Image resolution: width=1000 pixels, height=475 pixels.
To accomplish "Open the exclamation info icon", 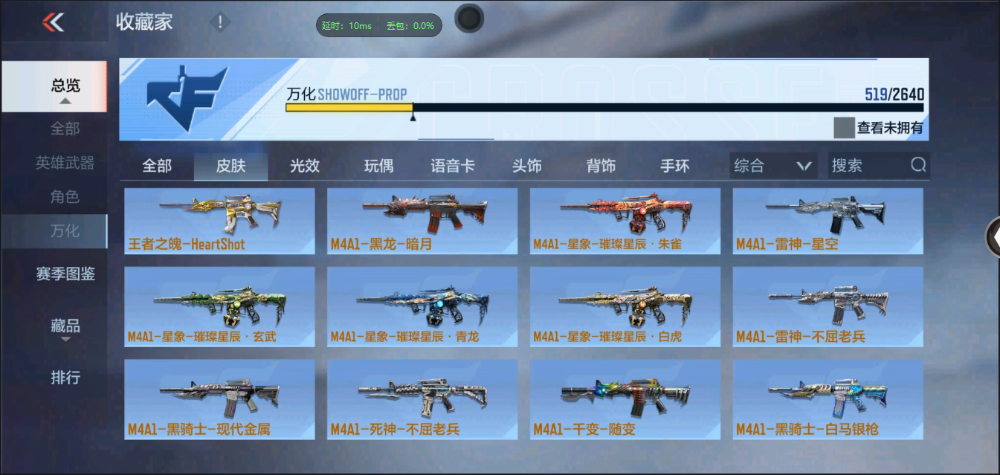I will 221,22.
